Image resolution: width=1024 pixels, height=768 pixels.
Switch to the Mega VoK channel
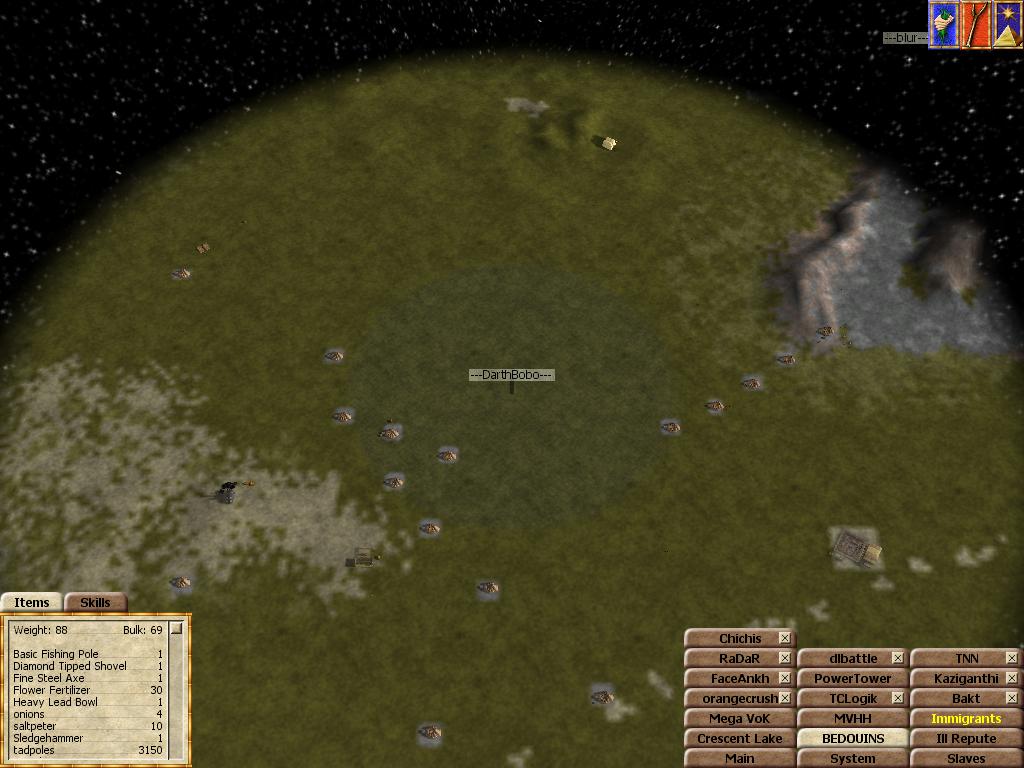pos(739,718)
